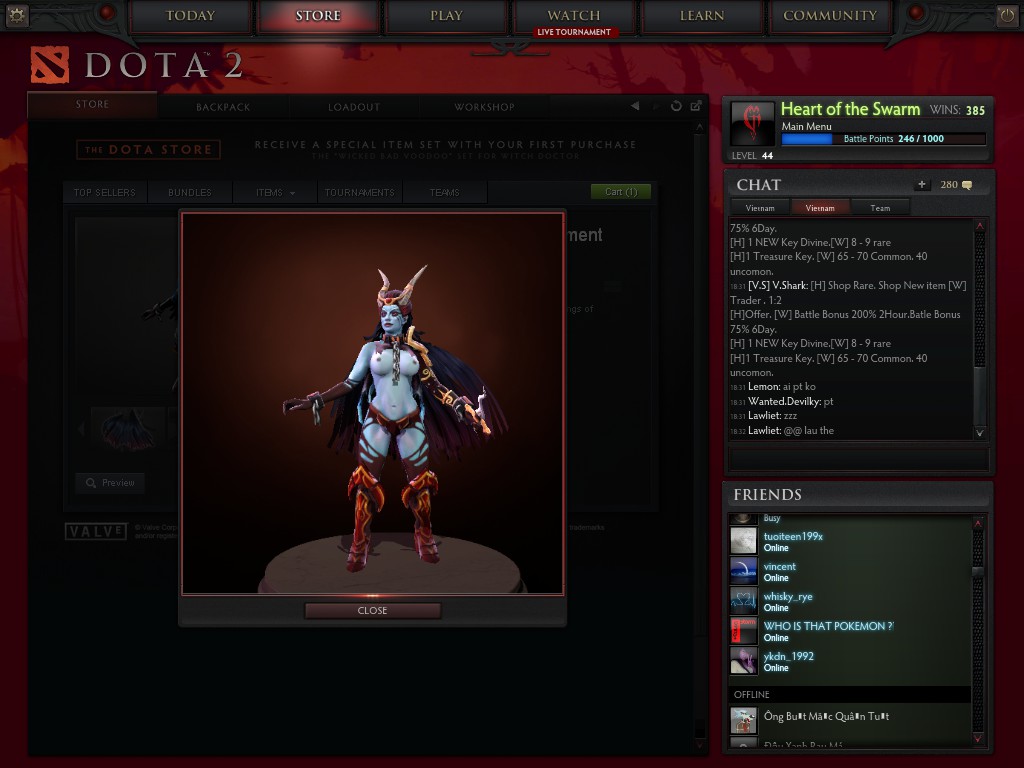The image size is (1024, 768).
Task: Open the Today section
Action: pyautogui.click(x=190, y=16)
